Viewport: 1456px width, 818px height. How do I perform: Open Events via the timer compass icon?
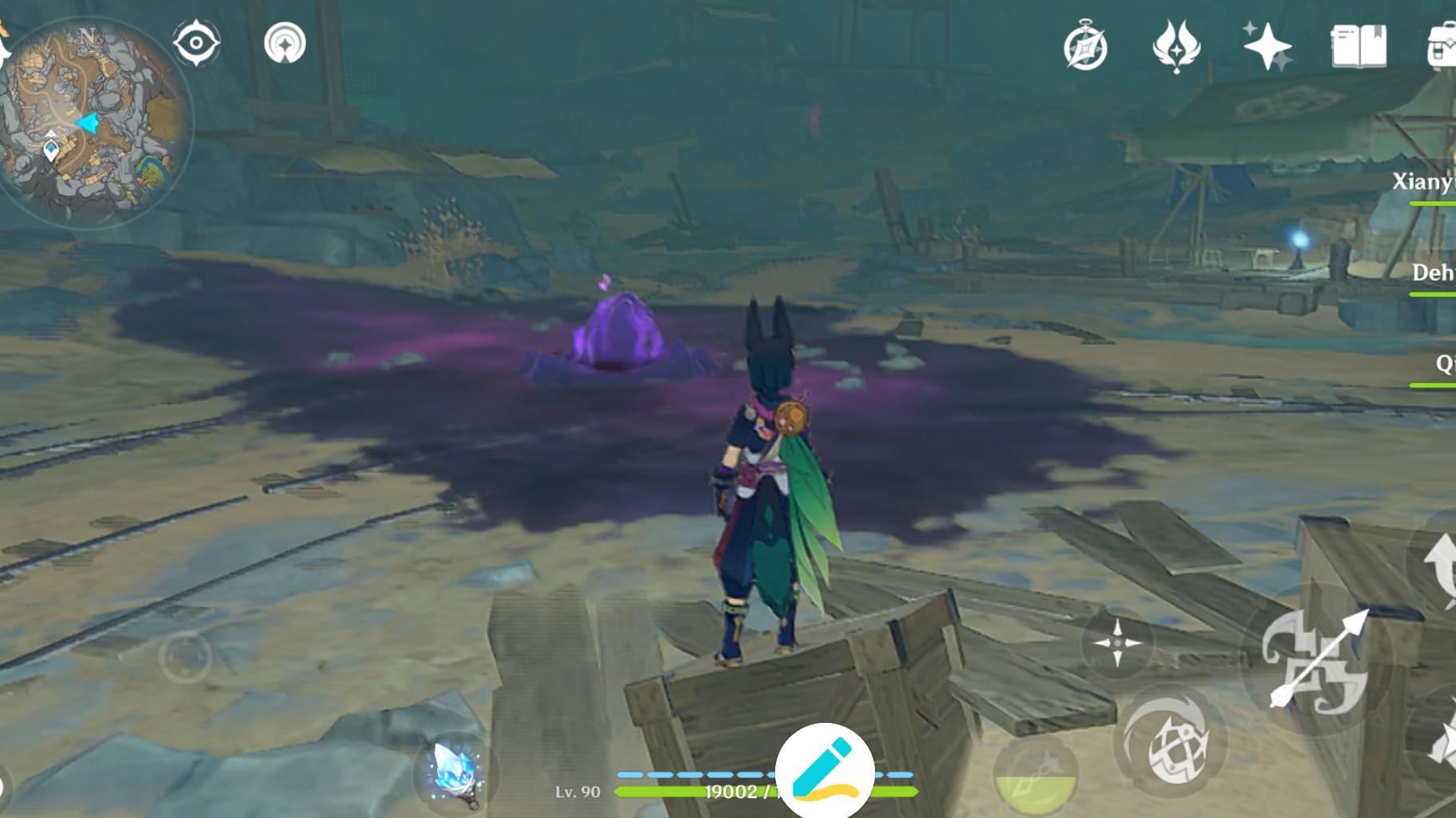1085,46
